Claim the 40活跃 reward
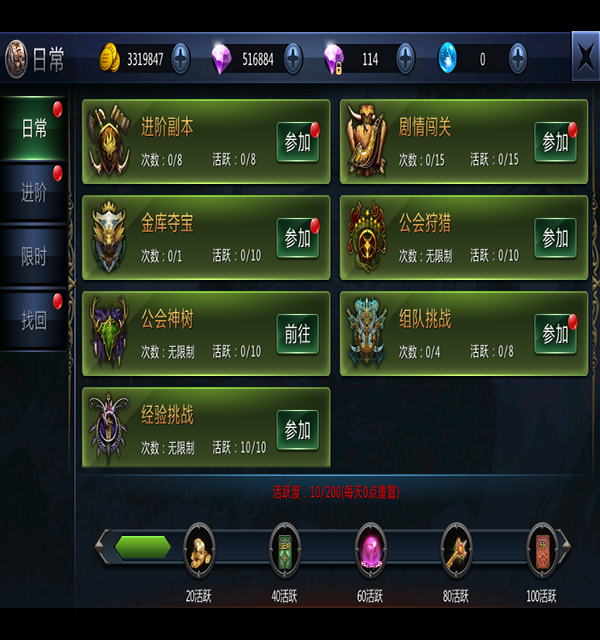Viewport: 600px width, 640px height. click(285, 548)
